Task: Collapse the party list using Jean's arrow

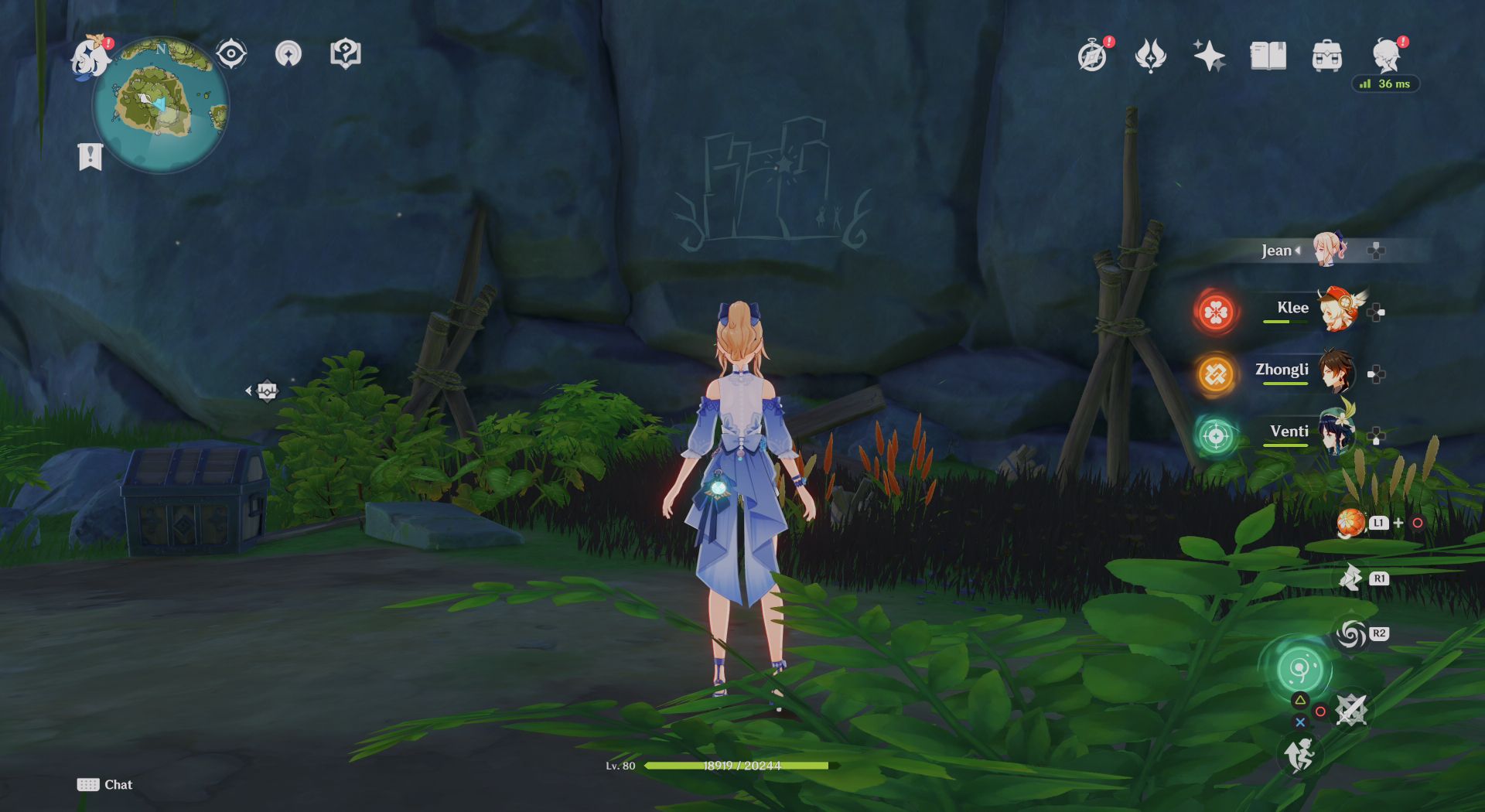Action: pos(1299,250)
